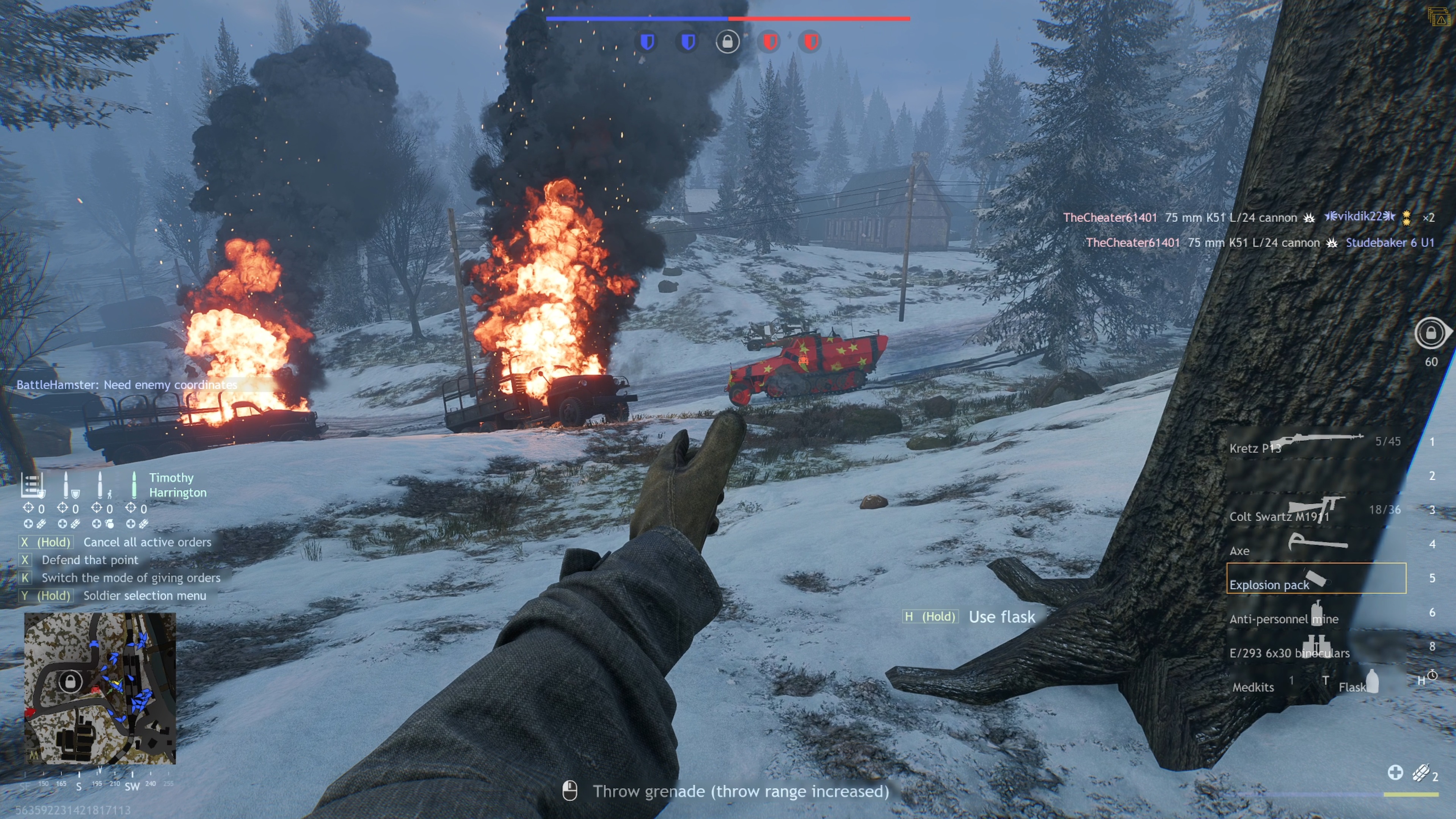The height and width of the screenshot is (819, 1456).
Task: Click the locked capture point on minimap
Action: pyautogui.click(x=70, y=681)
